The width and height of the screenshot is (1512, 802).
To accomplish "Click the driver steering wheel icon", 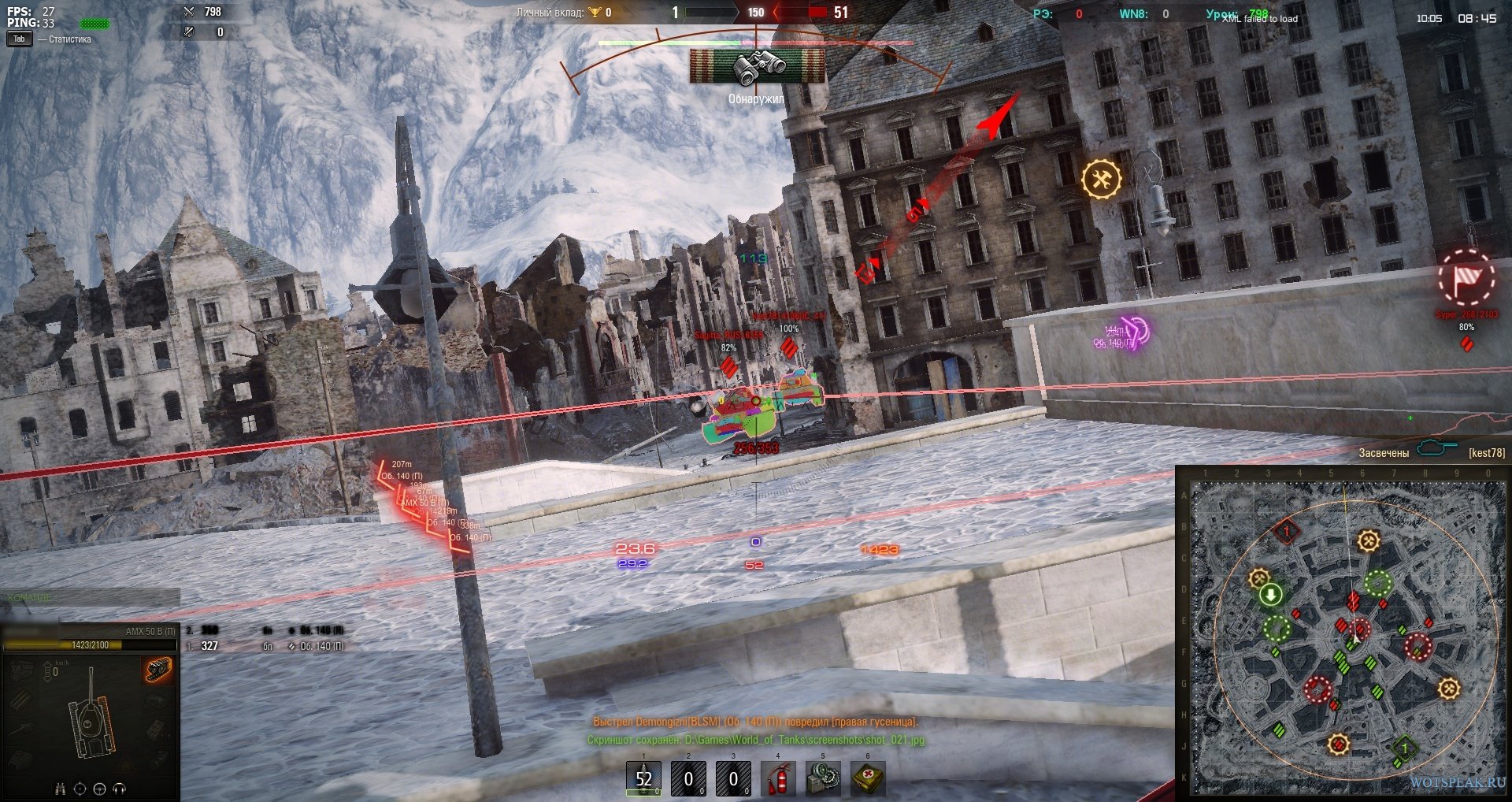I will (x=100, y=789).
